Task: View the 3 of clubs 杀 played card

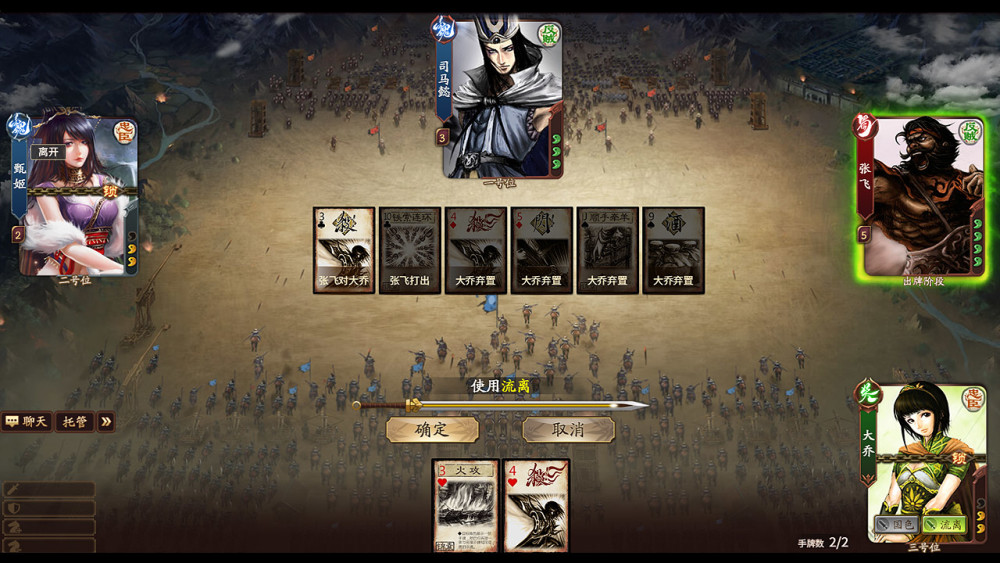Action: [x=344, y=249]
